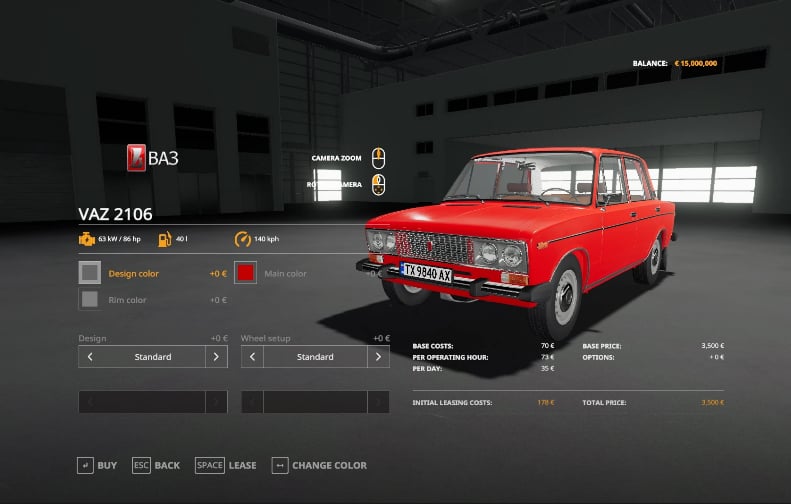The height and width of the screenshot is (504, 791).
Task: Buy the VAZ 2106
Action: click(97, 465)
